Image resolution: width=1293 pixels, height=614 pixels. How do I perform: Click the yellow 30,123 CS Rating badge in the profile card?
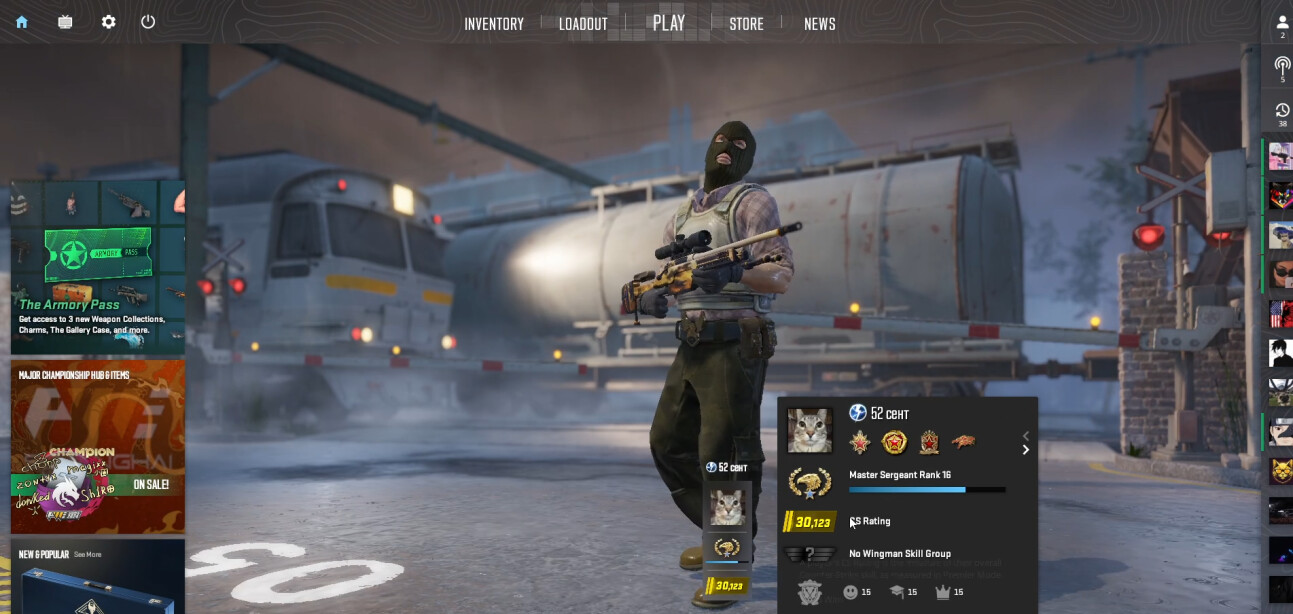811,522
